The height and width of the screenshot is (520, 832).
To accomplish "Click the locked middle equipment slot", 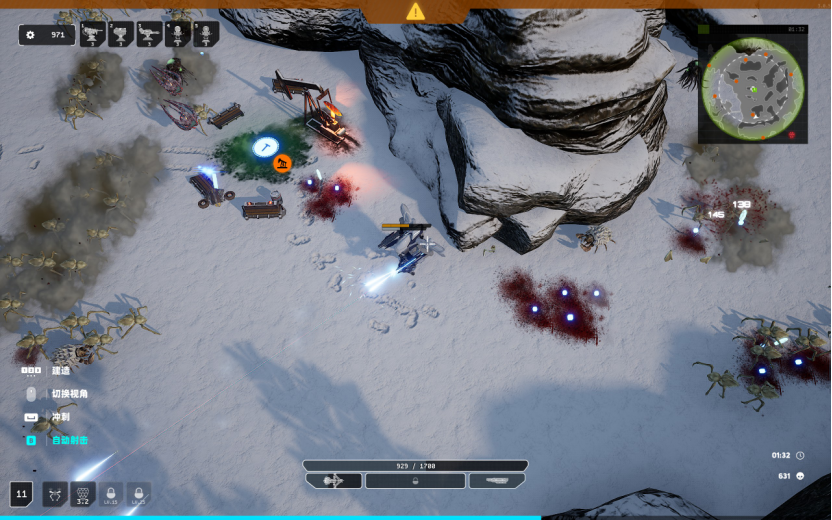I will [x=415, y=481].
